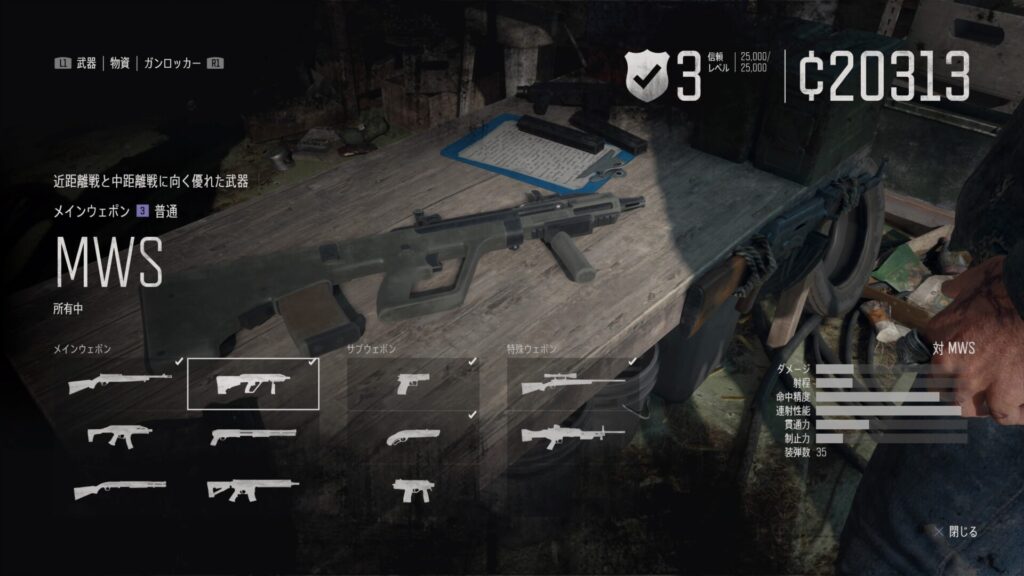
Task: Choose the light machine gun special weapon
Action: pos(572,435)
